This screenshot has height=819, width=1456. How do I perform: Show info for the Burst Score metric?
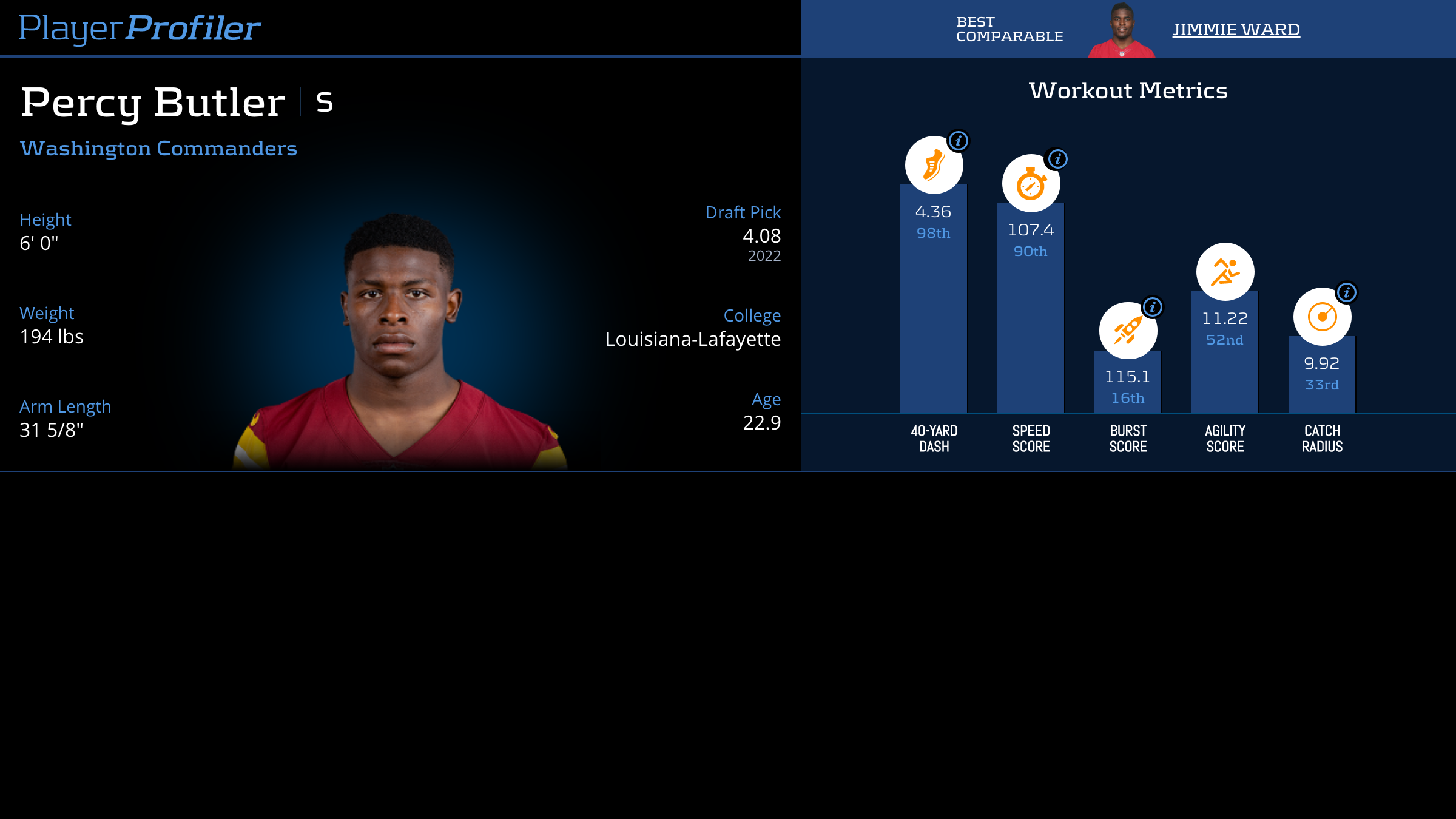pos(1153,308)
